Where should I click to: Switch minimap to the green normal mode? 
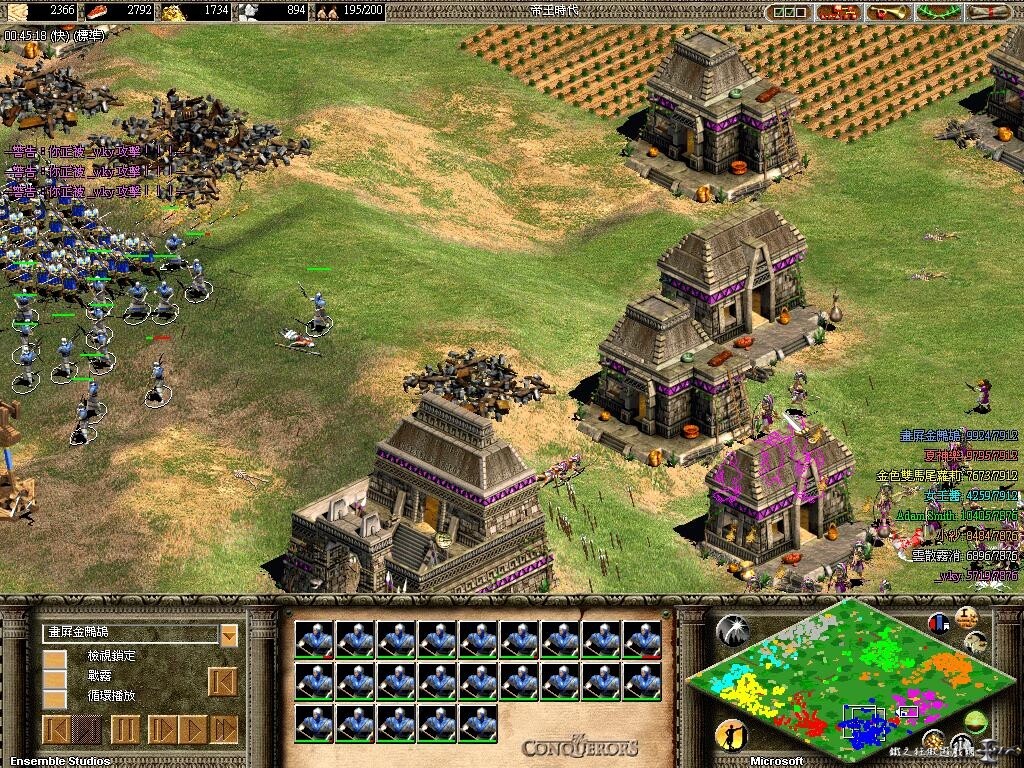[975, 722]
